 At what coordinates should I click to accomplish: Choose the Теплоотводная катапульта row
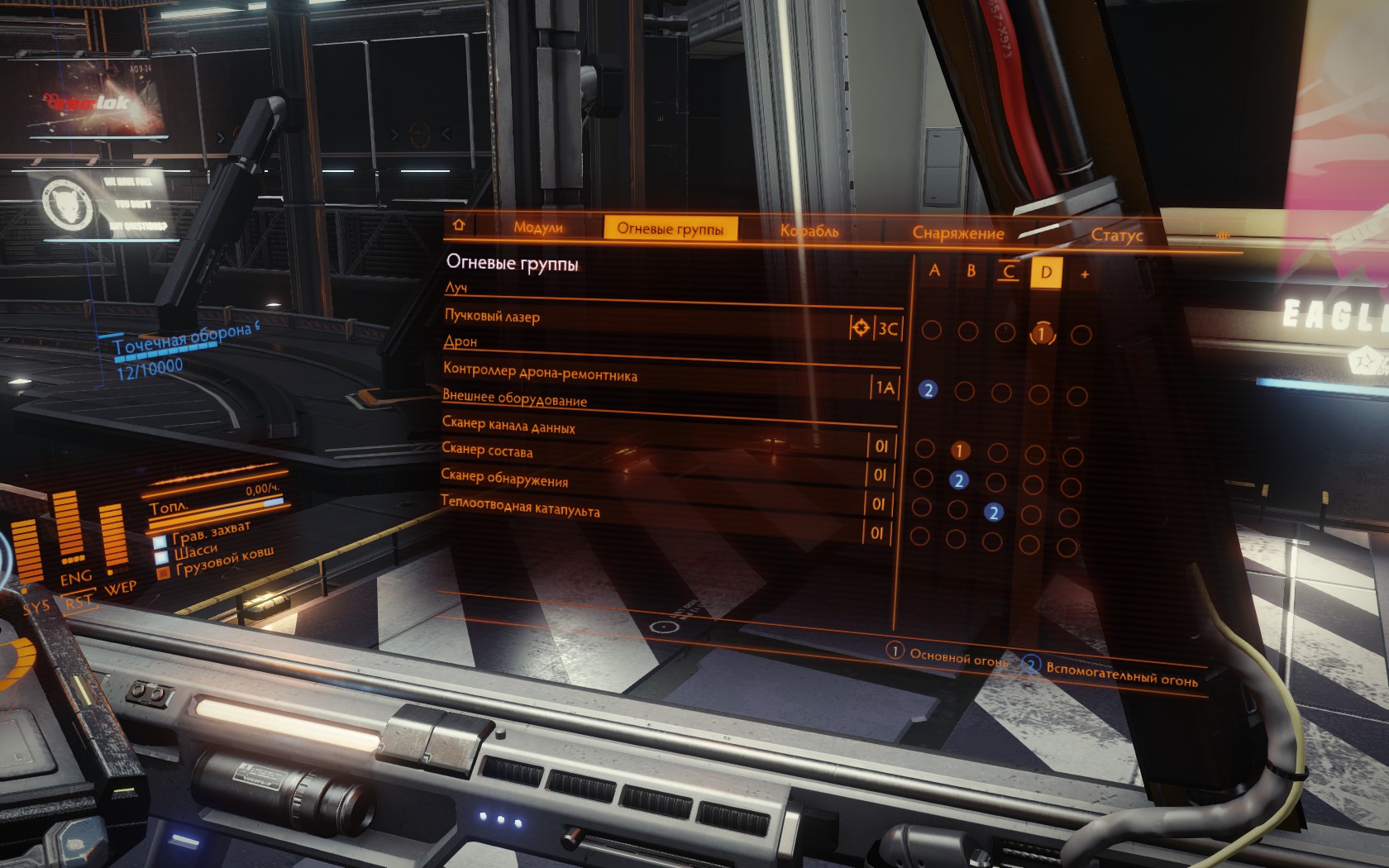[520, 506]
